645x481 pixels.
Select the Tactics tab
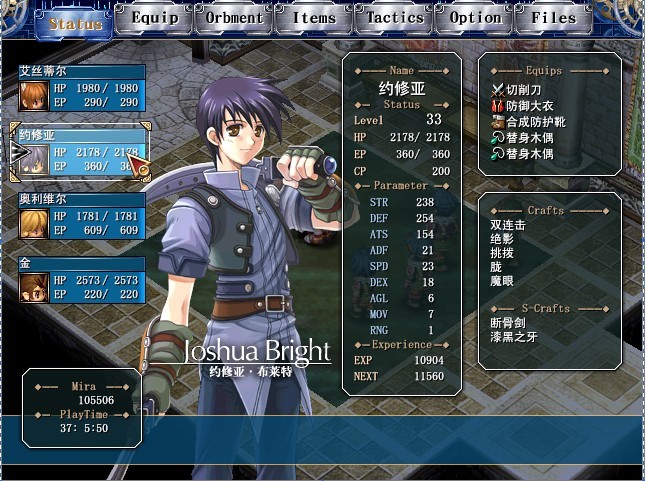click(394, 18)
